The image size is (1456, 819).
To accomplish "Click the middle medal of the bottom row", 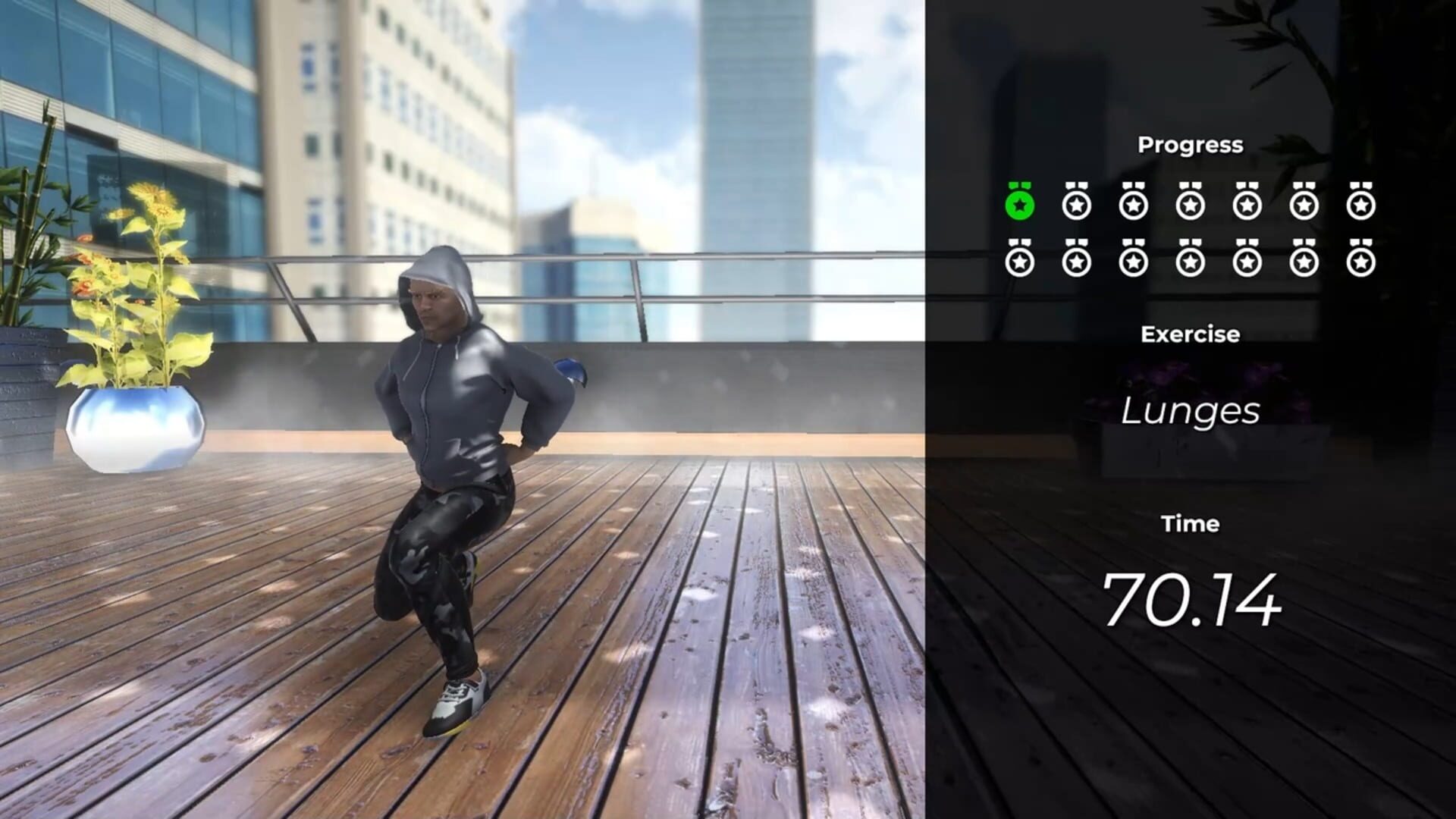I will pos(1190,262).
